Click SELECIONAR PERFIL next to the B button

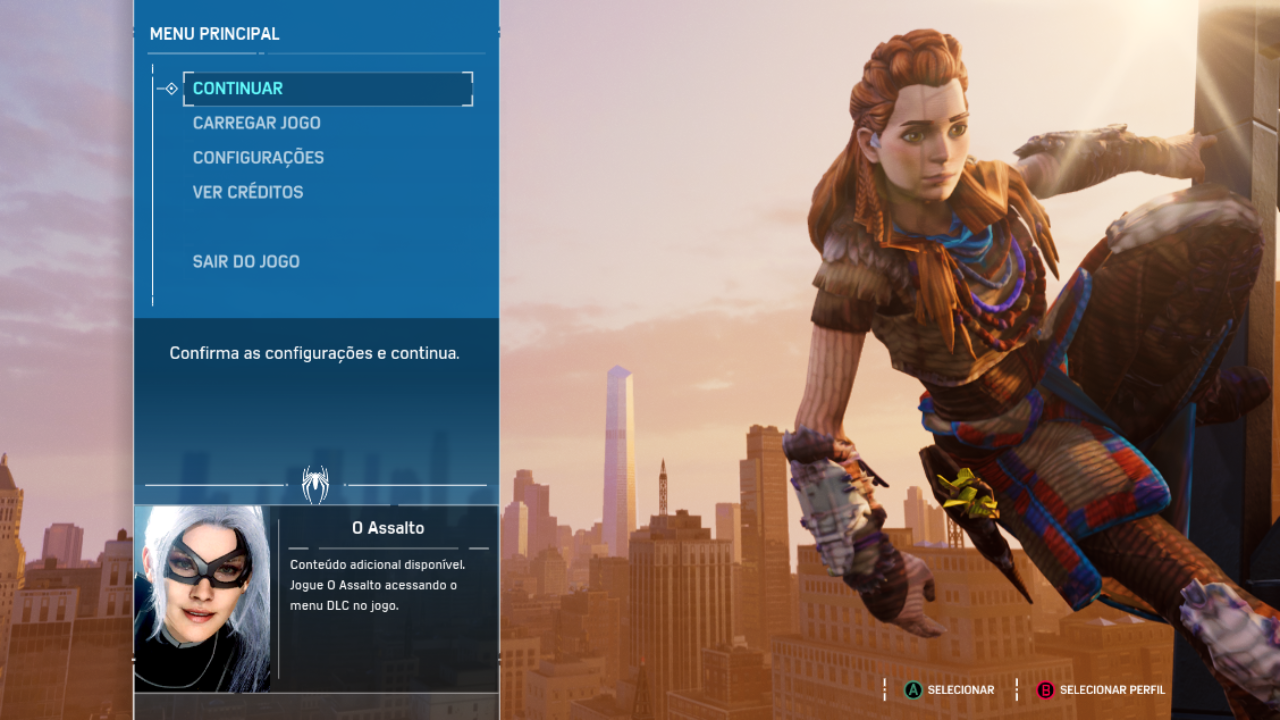pos(1110,689)
